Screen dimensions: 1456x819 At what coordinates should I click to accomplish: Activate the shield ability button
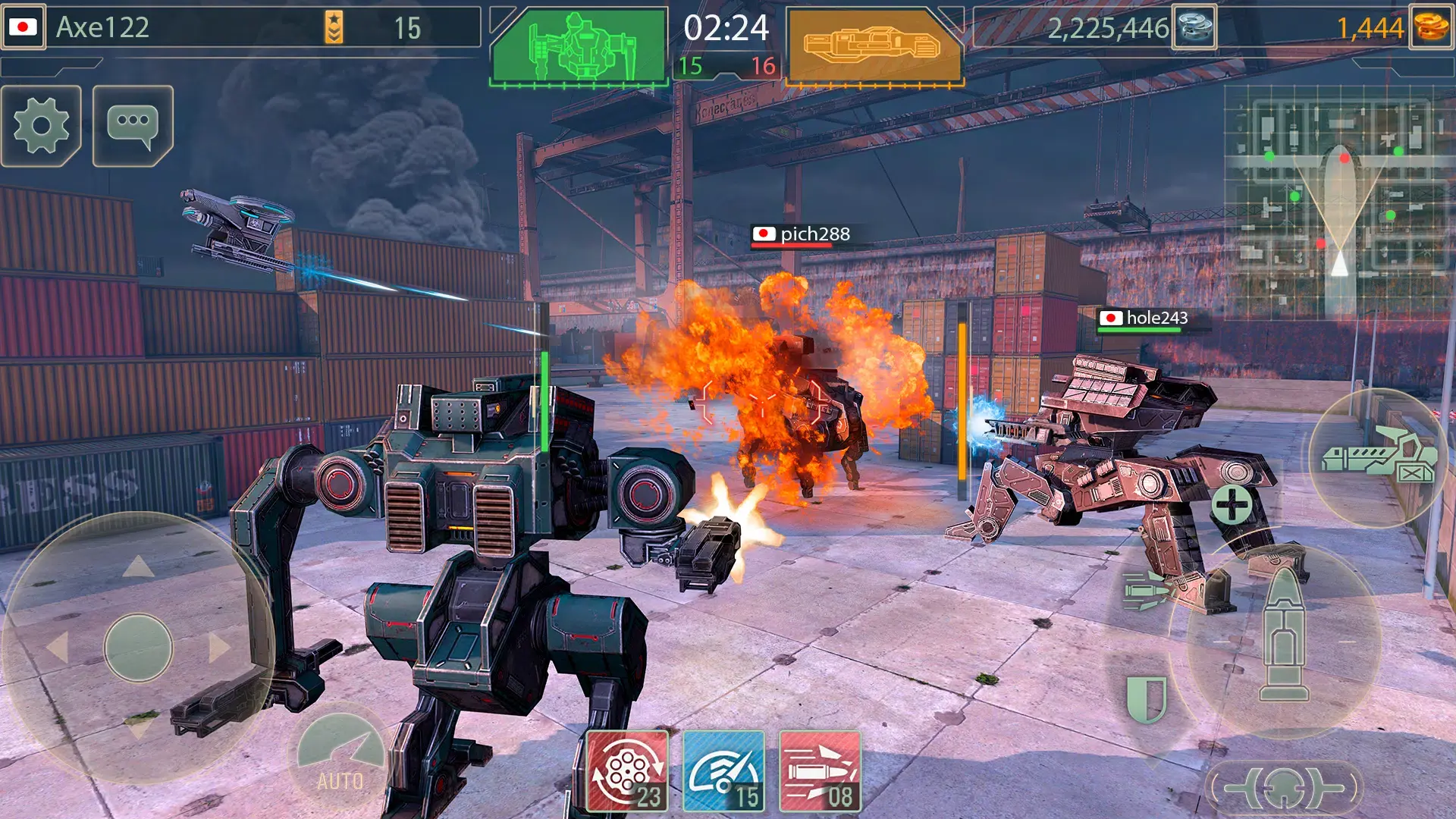click(x=1146, y=698)
